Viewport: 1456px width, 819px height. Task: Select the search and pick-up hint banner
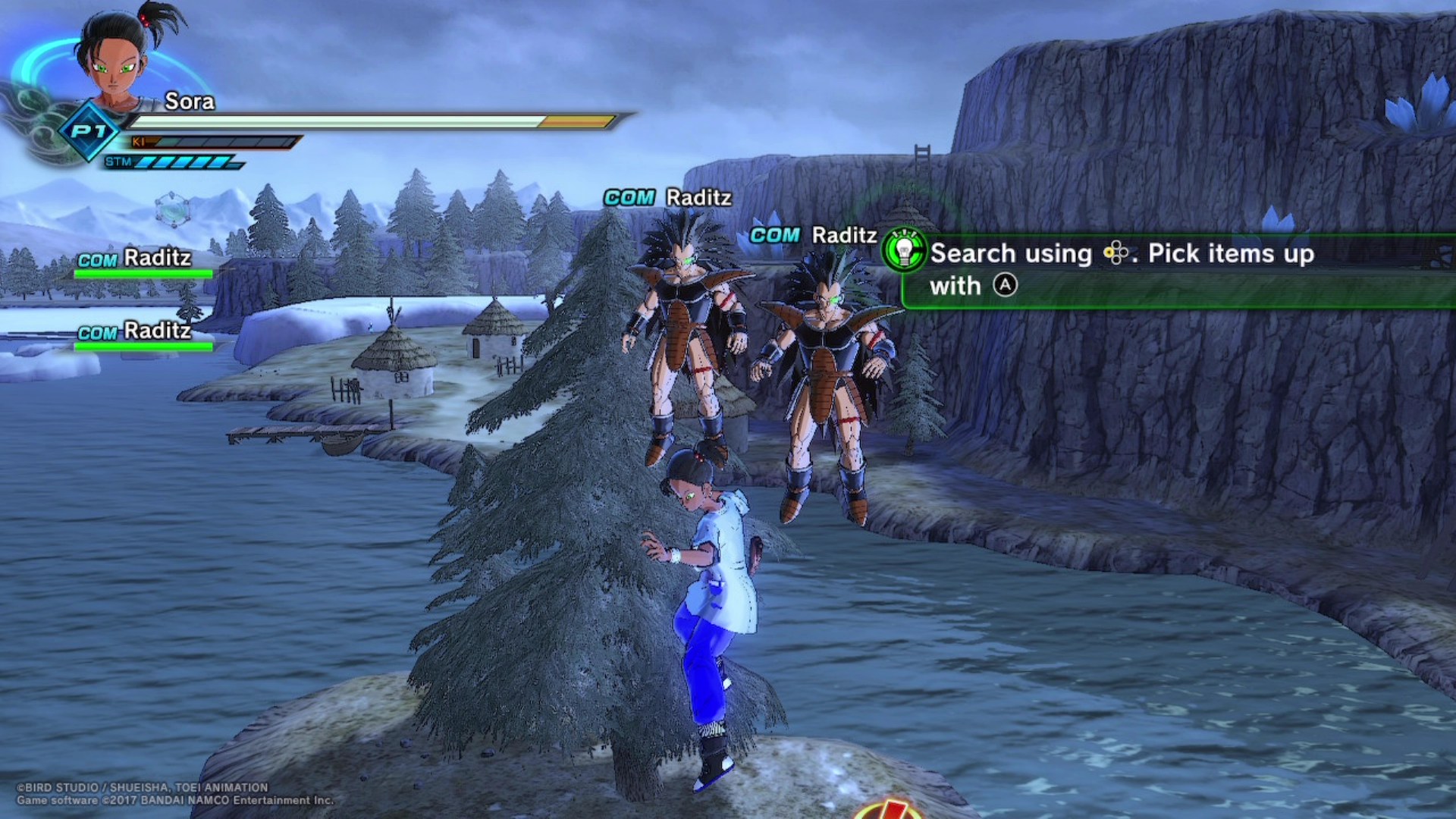tap(1175, 271)
